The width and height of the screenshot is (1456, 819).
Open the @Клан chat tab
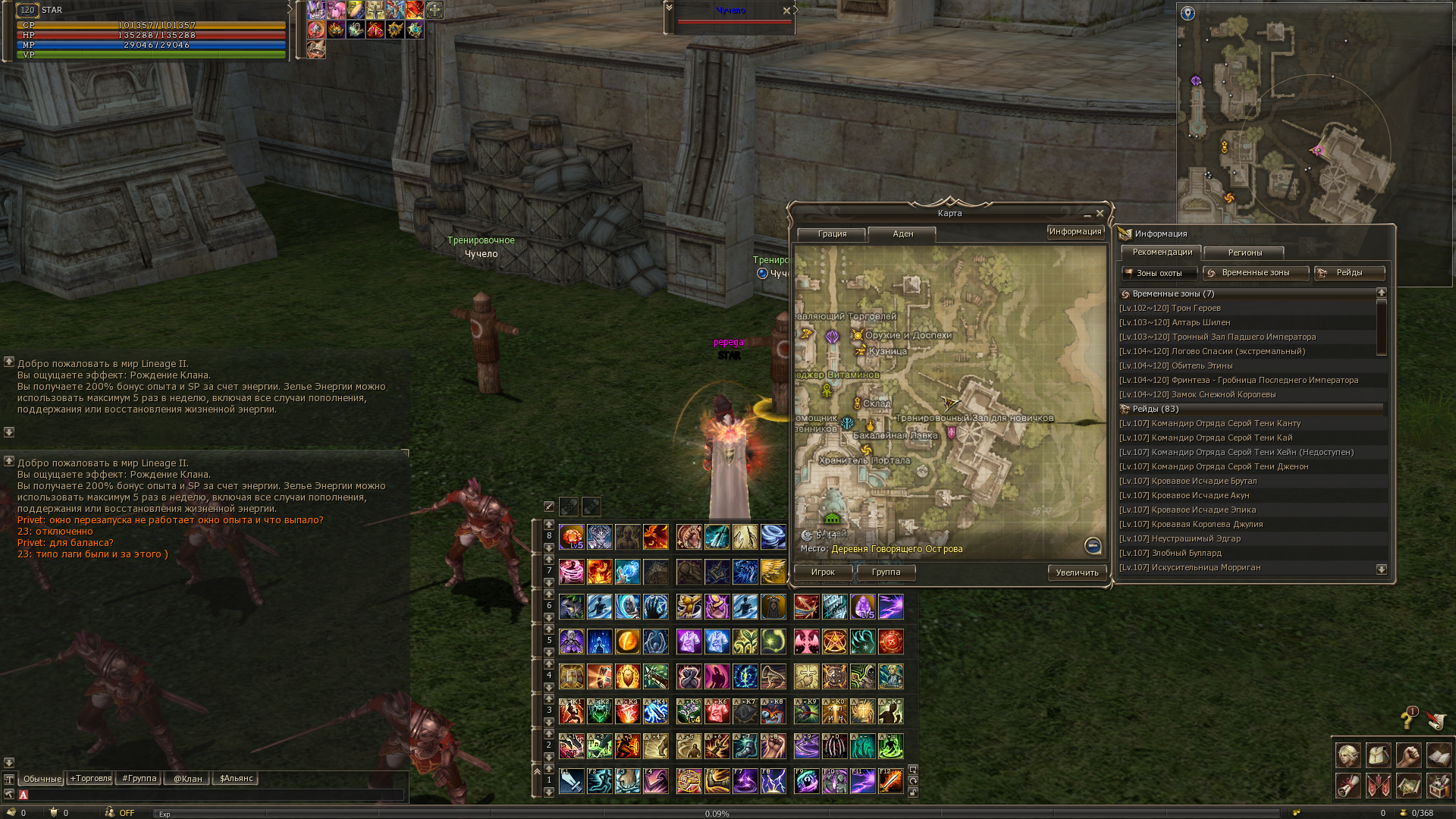coord(187,779)
